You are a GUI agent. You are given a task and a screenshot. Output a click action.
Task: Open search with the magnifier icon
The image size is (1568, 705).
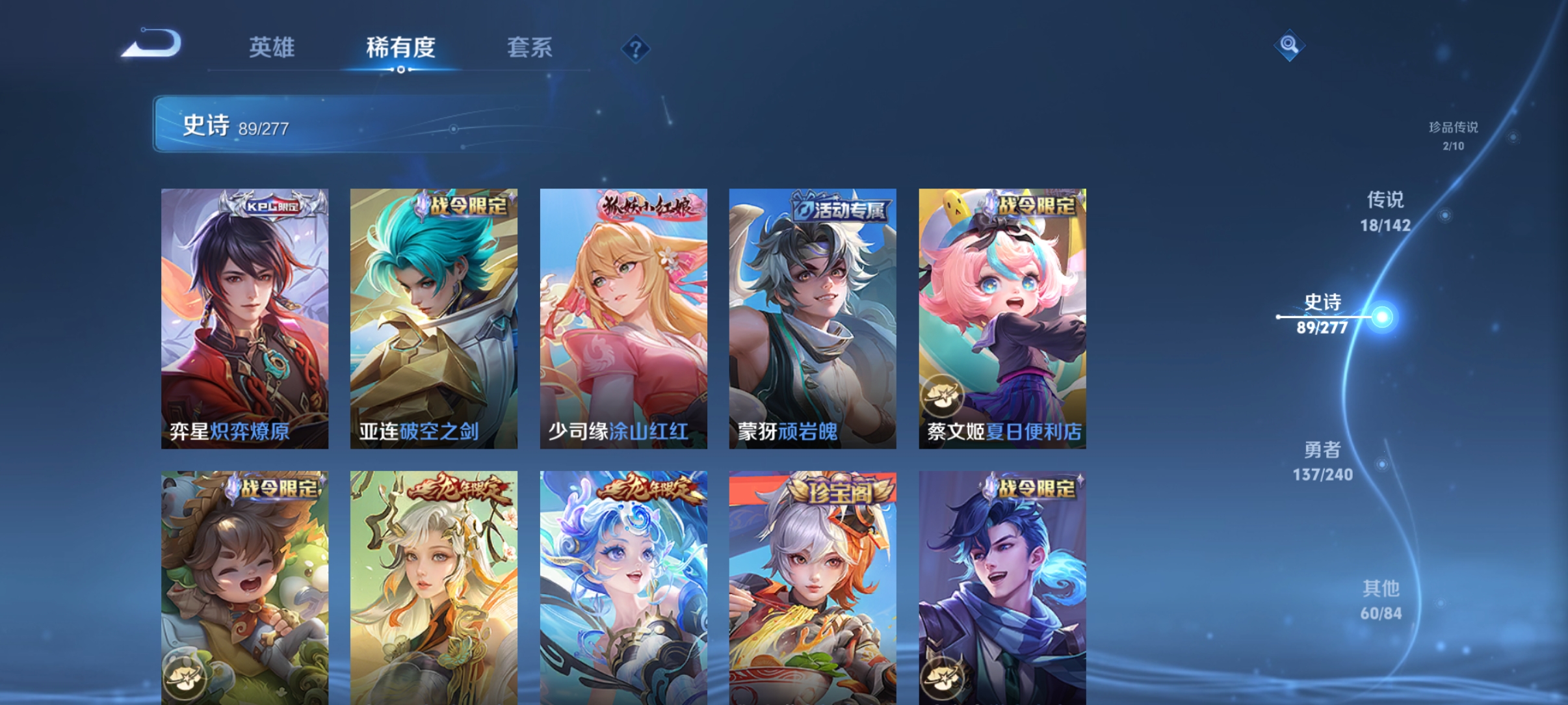[1290, 46]
